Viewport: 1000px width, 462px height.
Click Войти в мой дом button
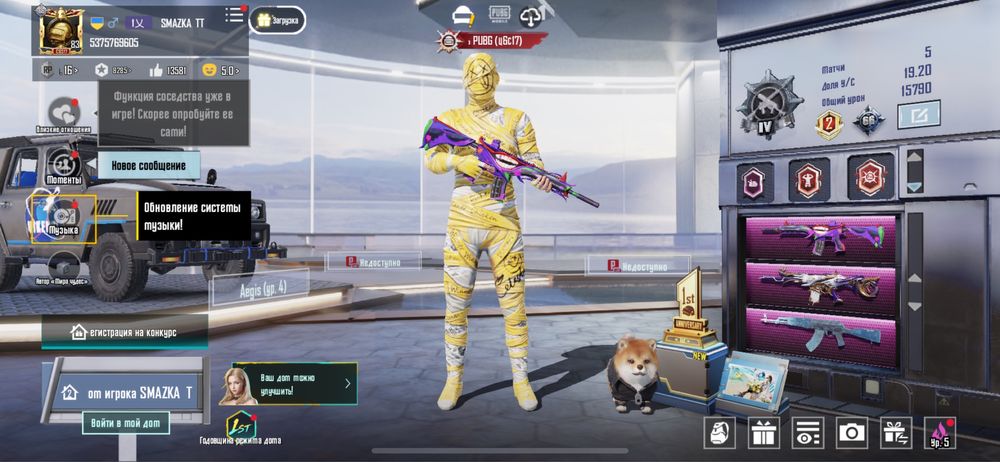click(125, 422)
